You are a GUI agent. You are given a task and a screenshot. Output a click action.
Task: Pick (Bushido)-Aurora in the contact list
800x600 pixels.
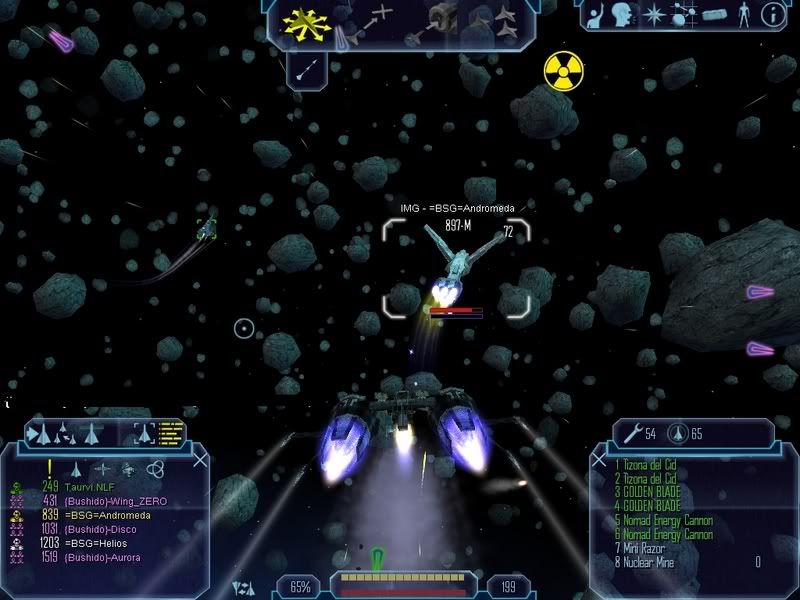coord(102,557)
